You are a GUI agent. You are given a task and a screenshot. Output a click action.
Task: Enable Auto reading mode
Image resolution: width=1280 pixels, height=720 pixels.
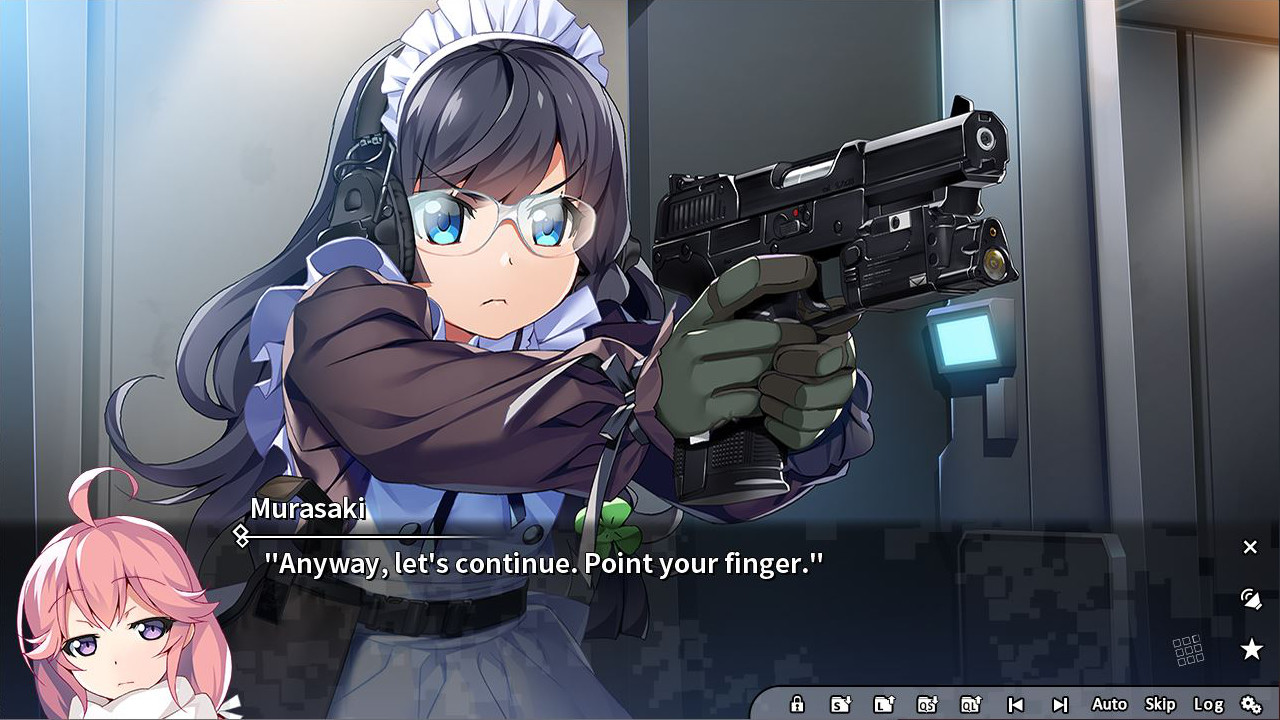(1110, 704)
